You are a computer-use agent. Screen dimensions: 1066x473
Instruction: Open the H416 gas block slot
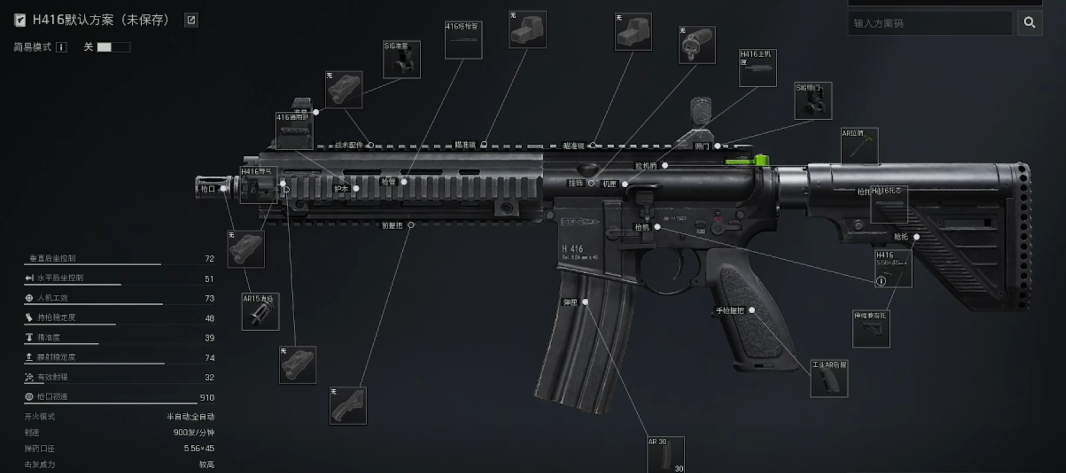click(258, 185)
